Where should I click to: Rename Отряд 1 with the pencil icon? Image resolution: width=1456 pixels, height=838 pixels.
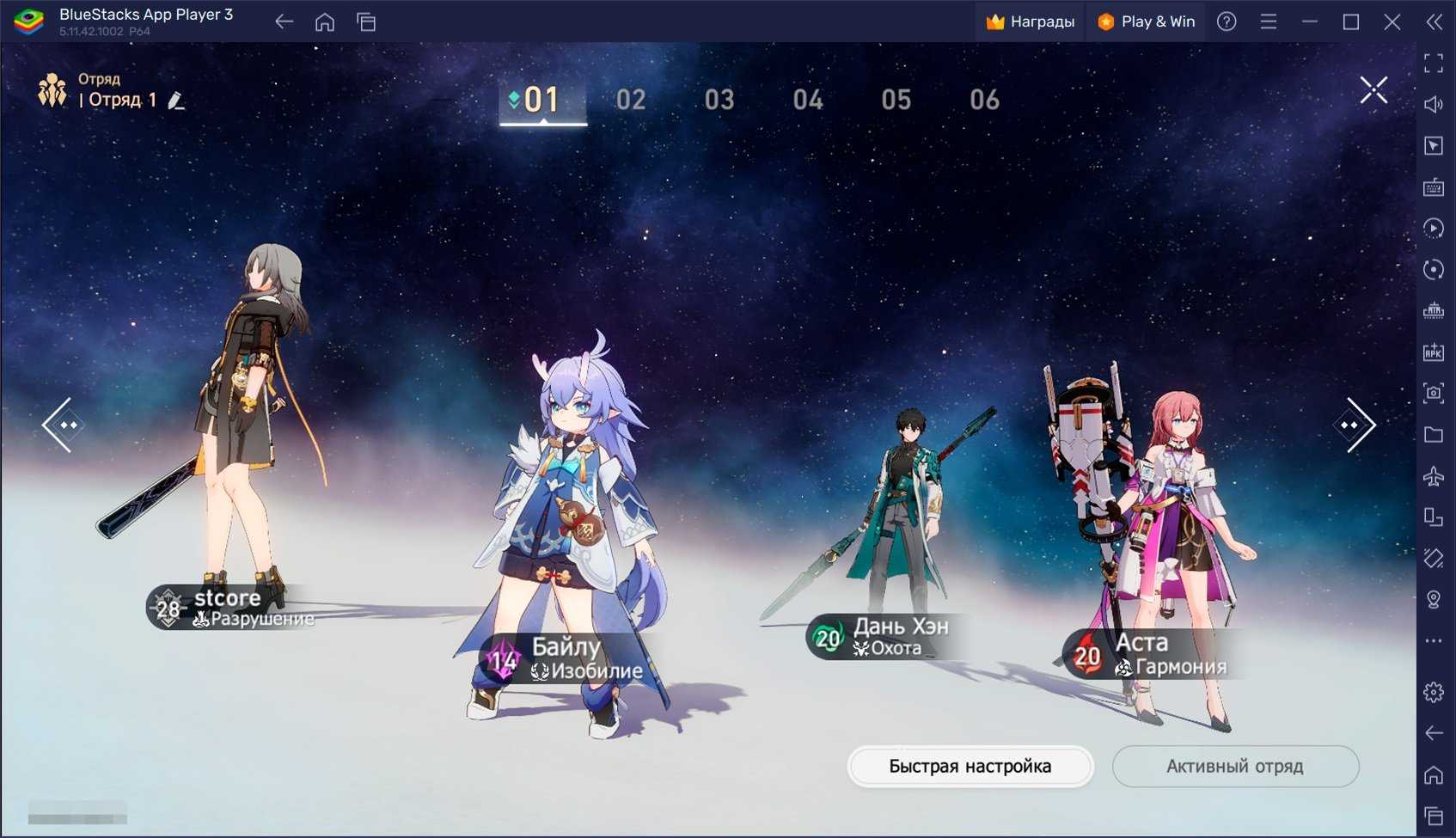pyautogui.click(x=176, y=101)
